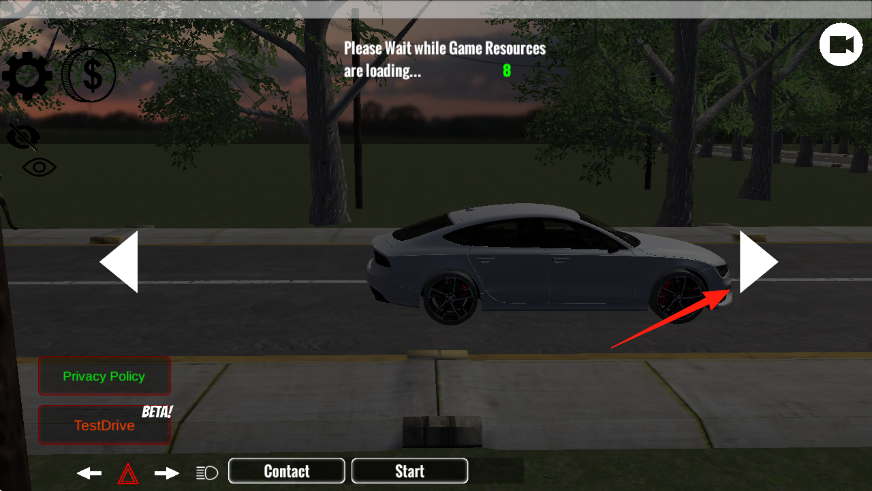The height and width of the screenshot is (491, 872).
Task: Click the crossed-out eye hide icon
Action: pyautogui.click(x=23, y=136)
